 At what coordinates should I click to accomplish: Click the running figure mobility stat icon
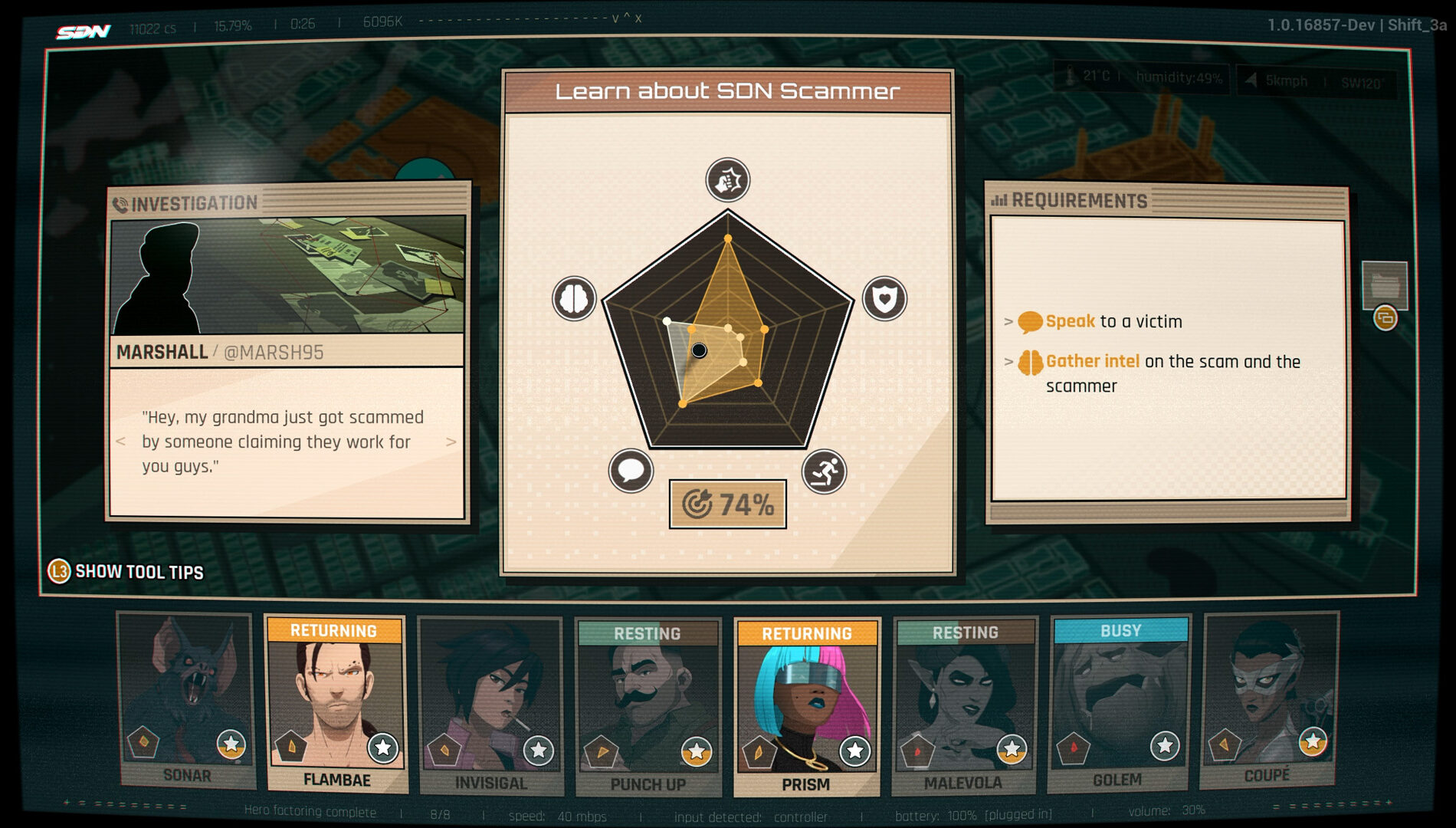[824, 472]
